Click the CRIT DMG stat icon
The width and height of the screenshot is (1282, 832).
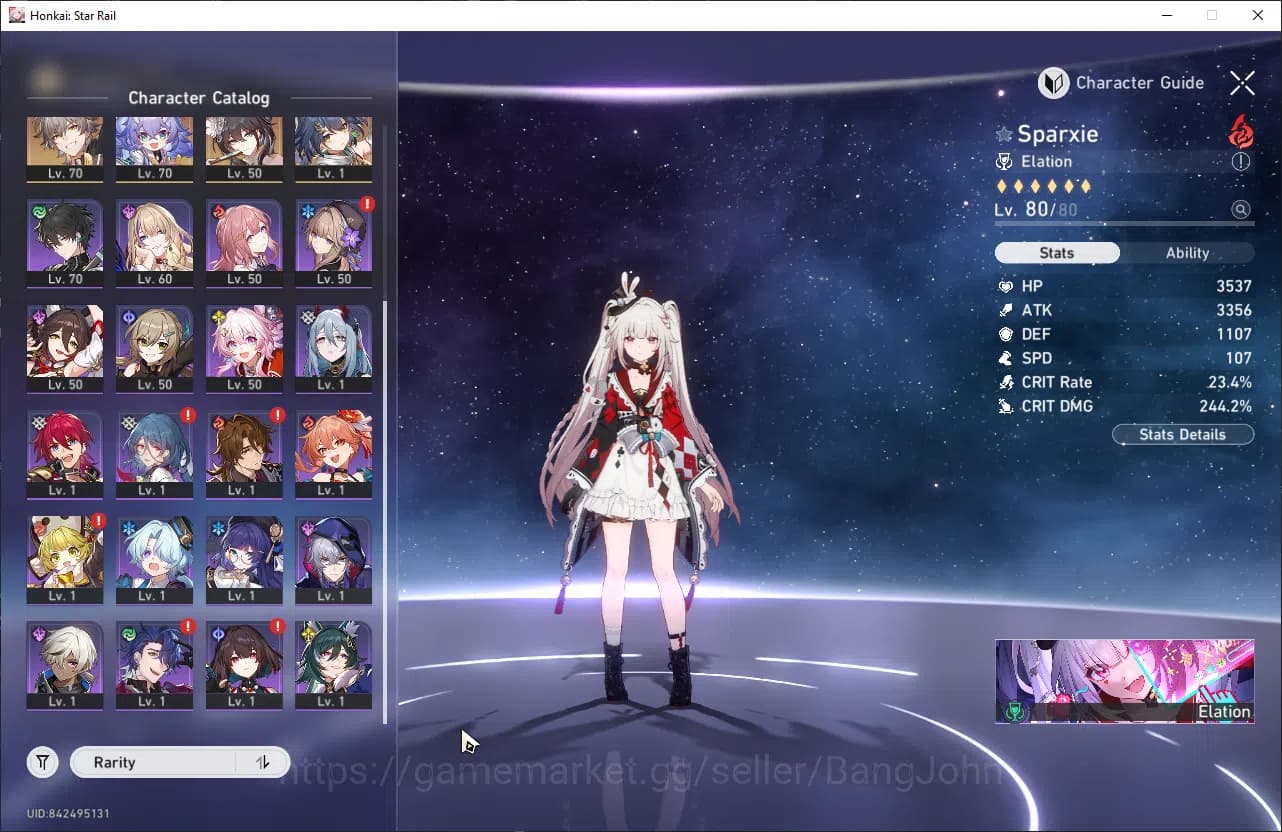pyautogui.click(x=1005, y=406)
